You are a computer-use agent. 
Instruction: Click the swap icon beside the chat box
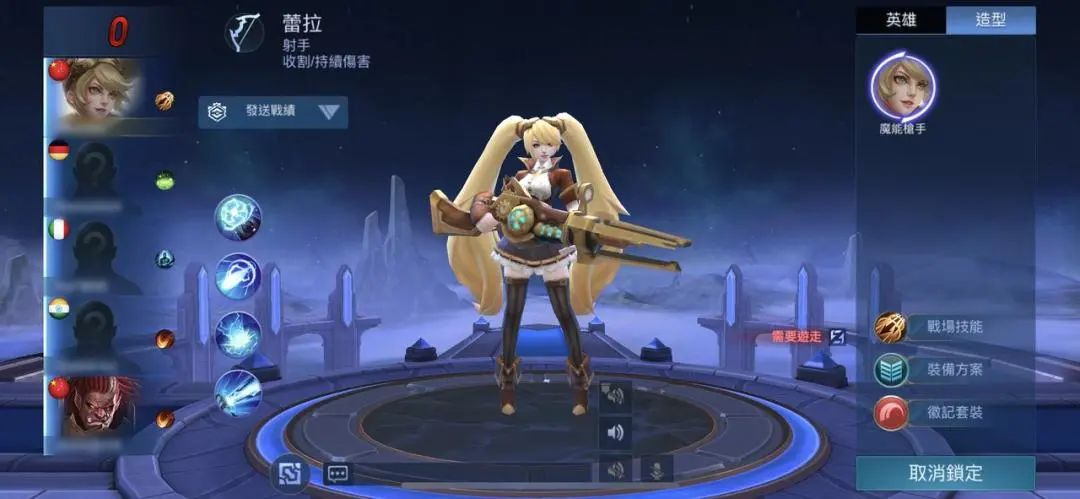coord(291,473)
